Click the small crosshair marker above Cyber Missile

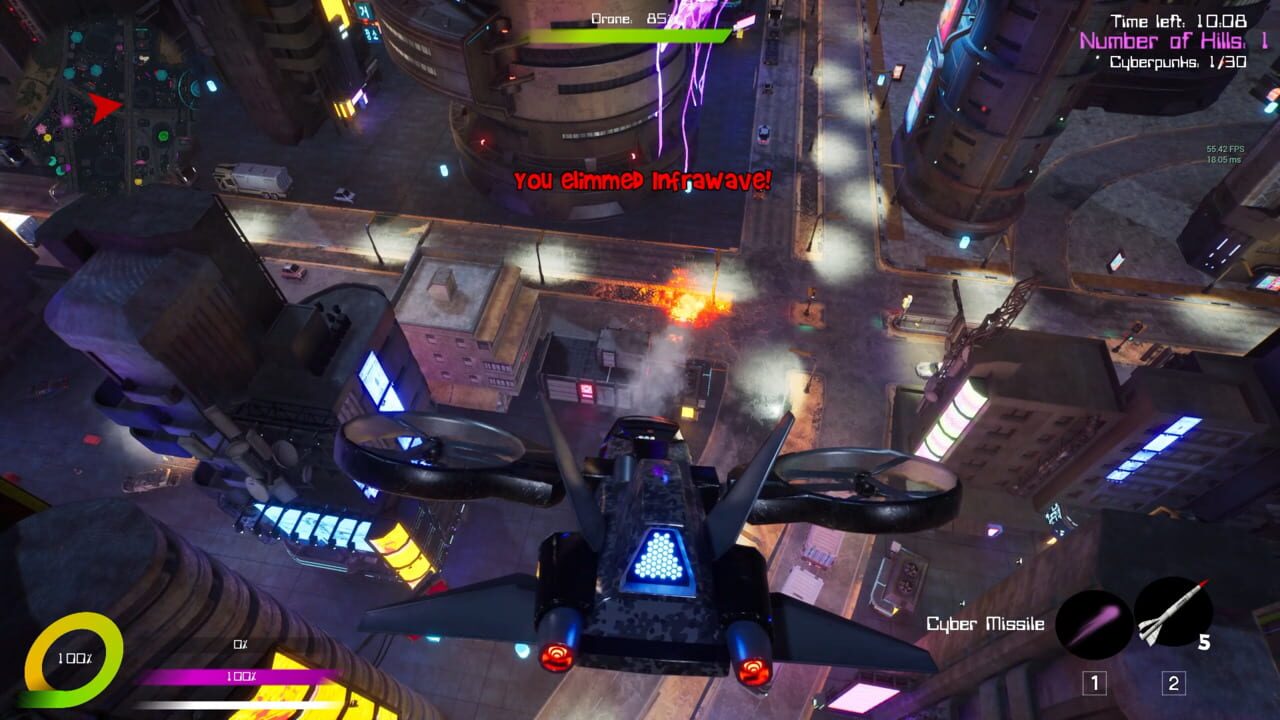963,603
